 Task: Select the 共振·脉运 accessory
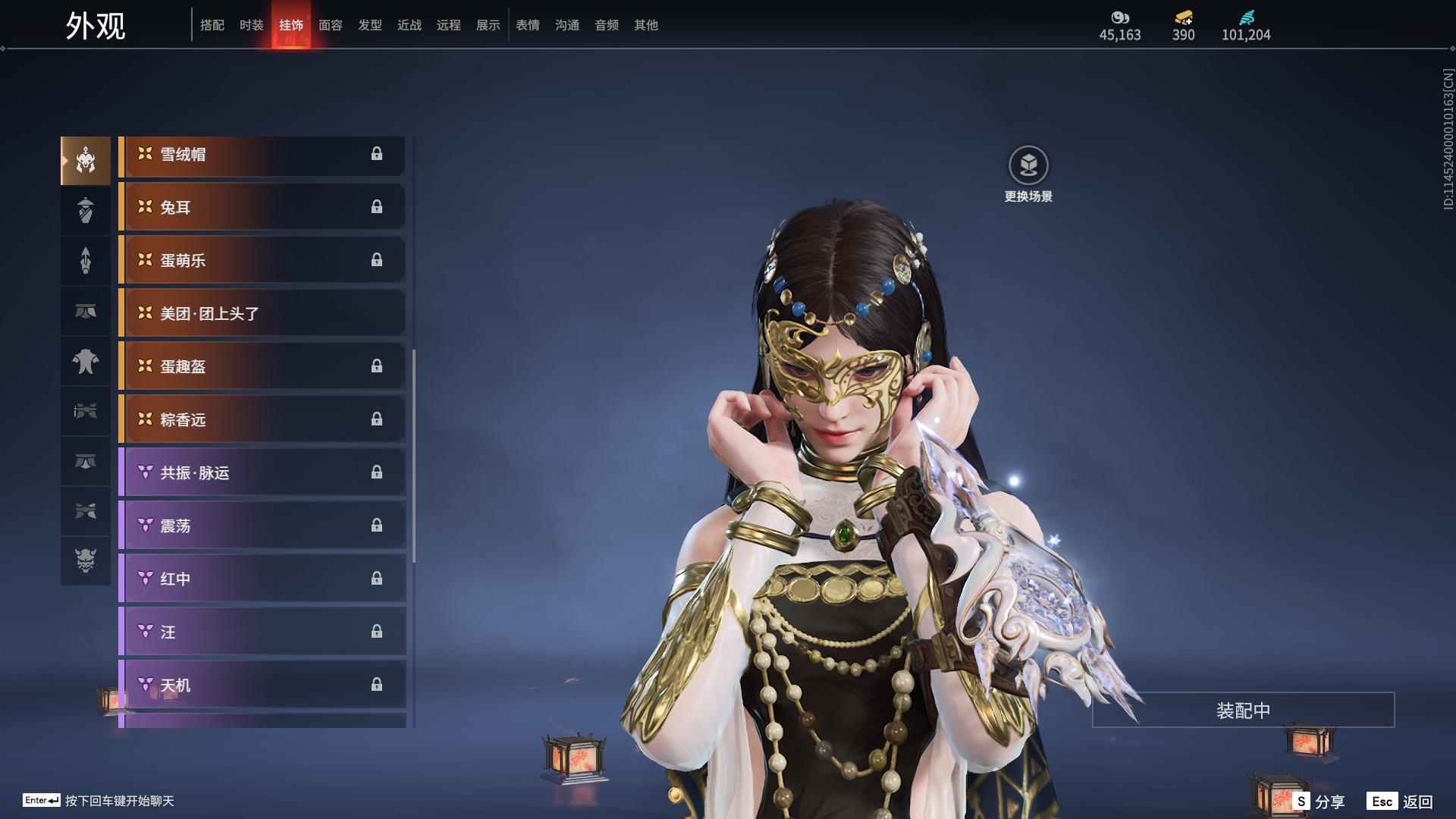[x=262, y=473]
